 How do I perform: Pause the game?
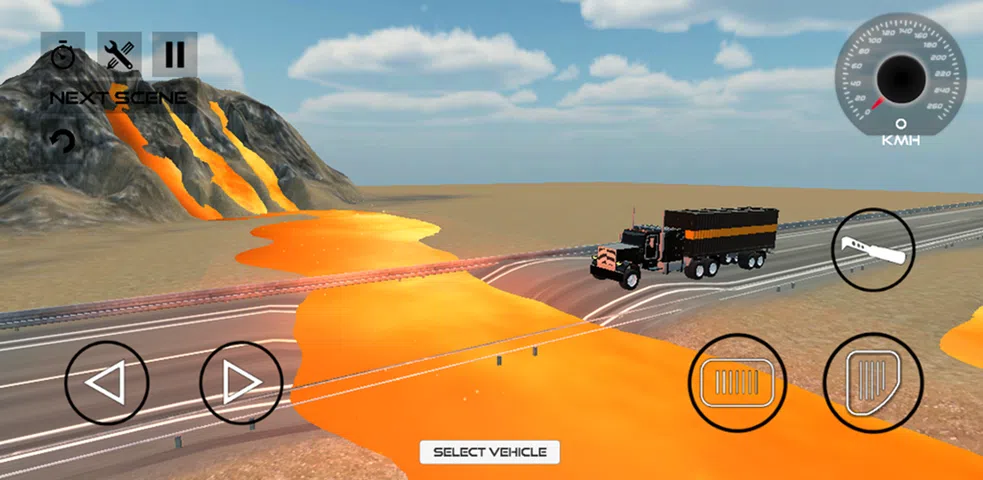[175, 54]
